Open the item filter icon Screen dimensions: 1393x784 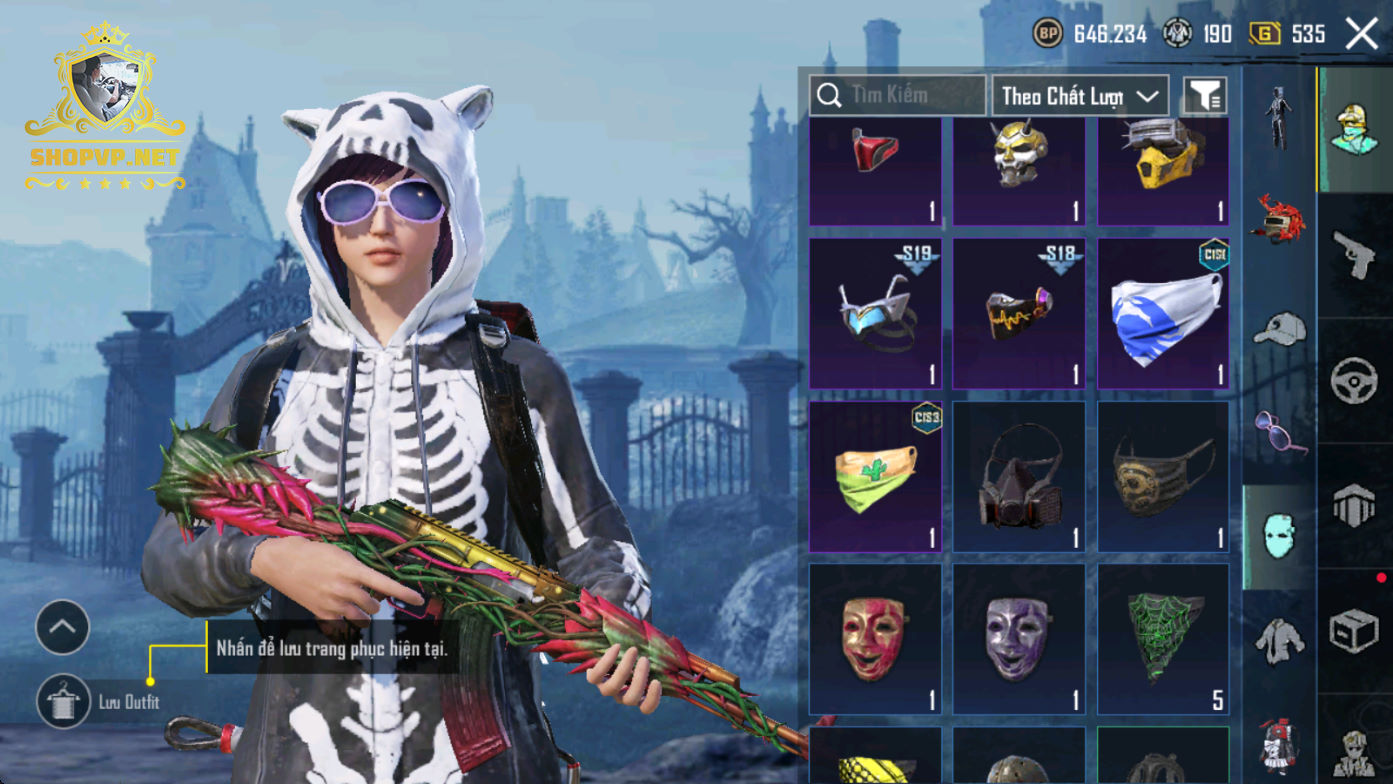pyautogui.click(x=1205, y=96)
